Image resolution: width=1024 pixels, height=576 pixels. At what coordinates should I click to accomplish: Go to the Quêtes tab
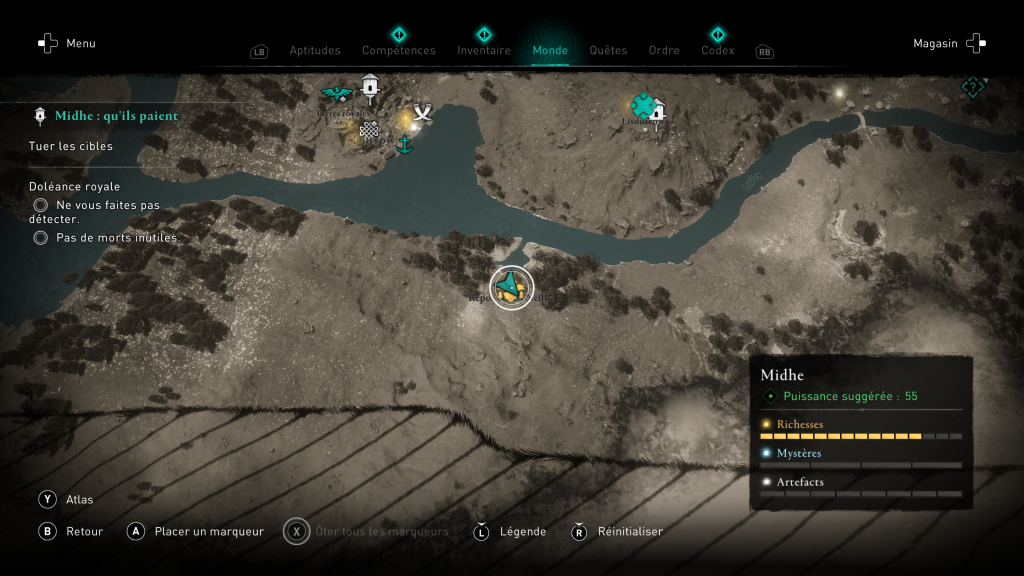tap(608, 50)
